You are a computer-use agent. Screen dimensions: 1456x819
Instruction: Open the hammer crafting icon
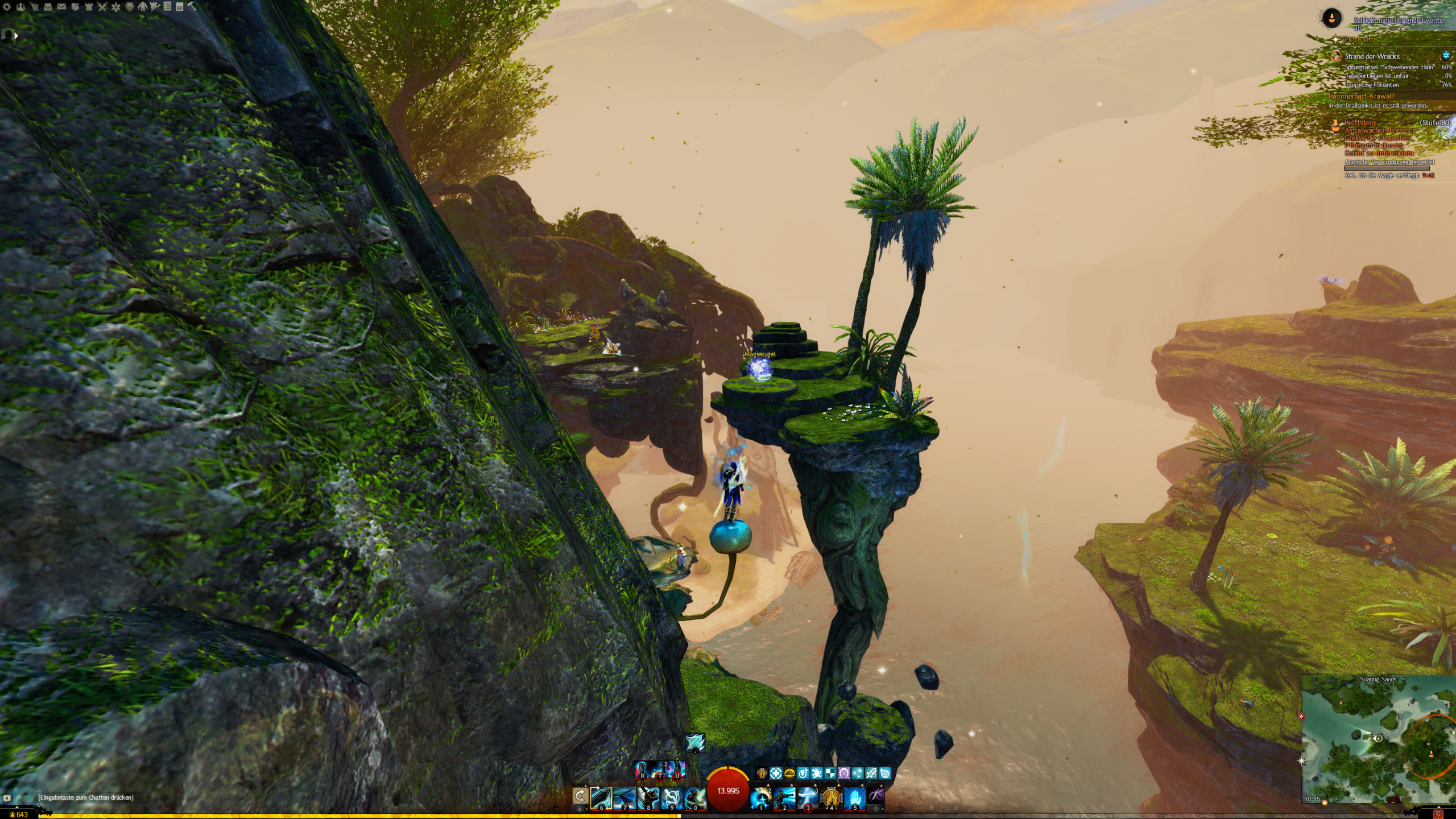pyautogui.click(x=192, y=7)
